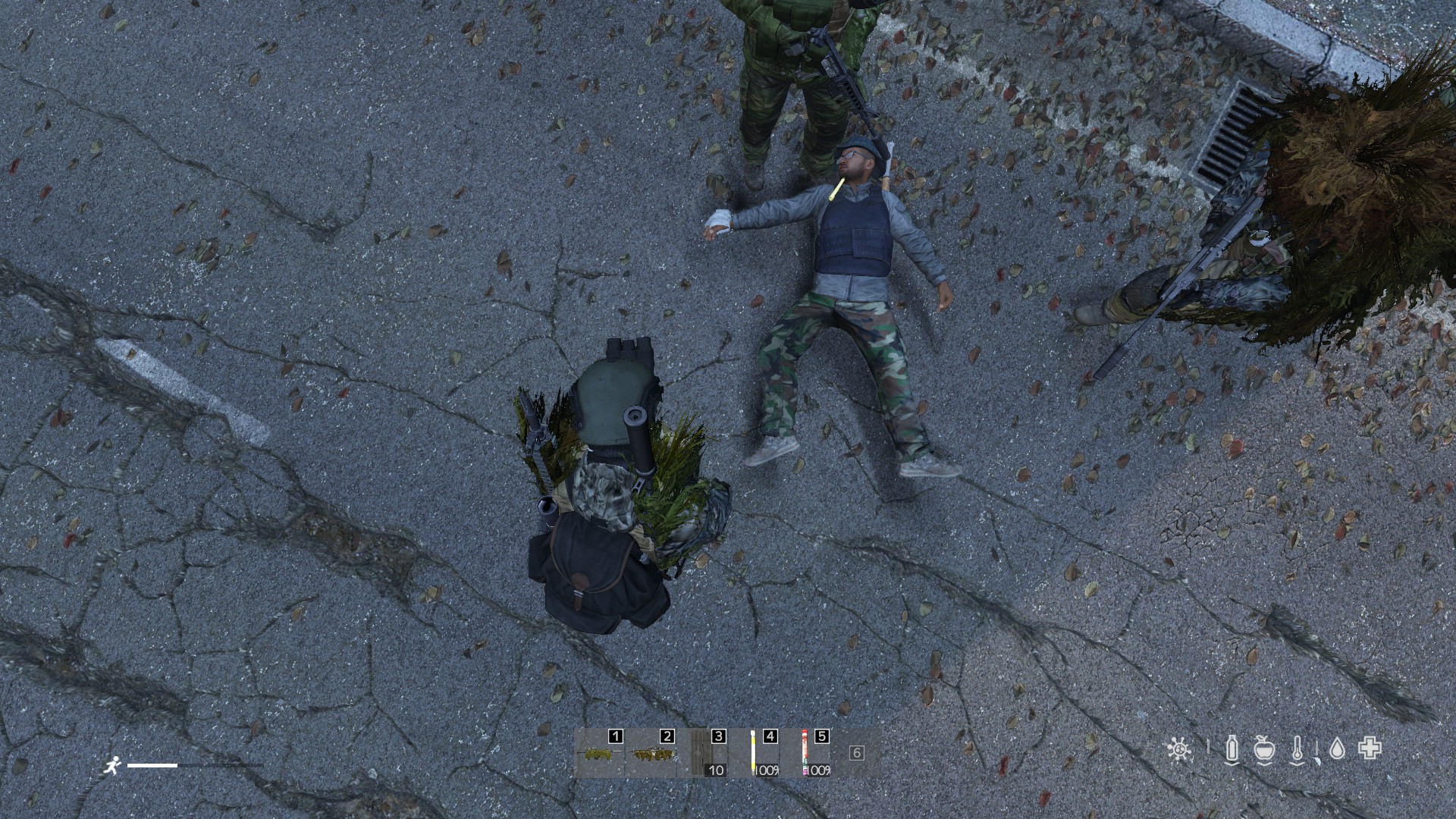The image size is (1456, 819).
Task: Click the medical cross health icon
Action: (x=1370, y=749)
